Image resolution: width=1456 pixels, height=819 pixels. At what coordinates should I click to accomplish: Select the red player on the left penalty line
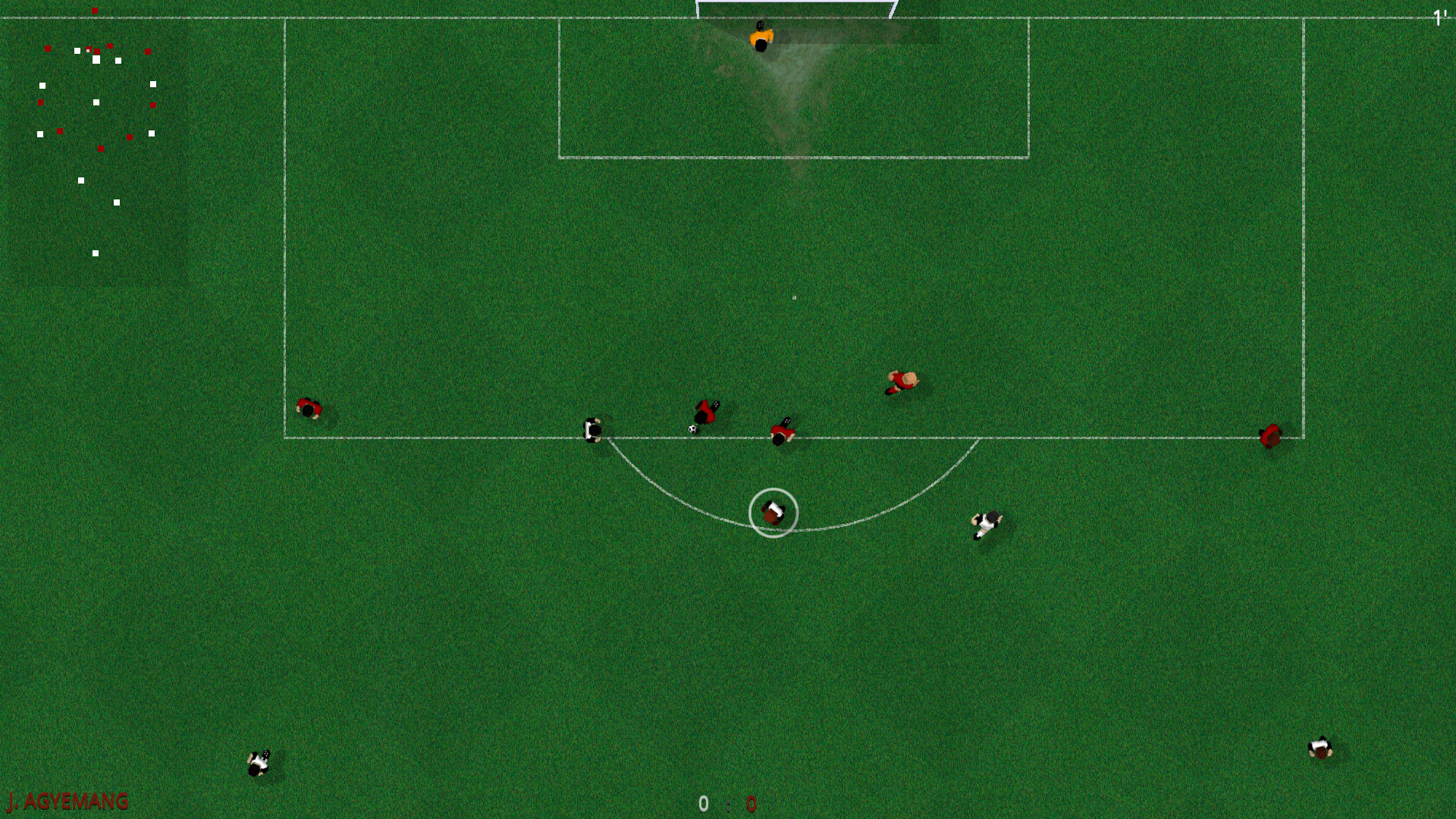(309, 408)
